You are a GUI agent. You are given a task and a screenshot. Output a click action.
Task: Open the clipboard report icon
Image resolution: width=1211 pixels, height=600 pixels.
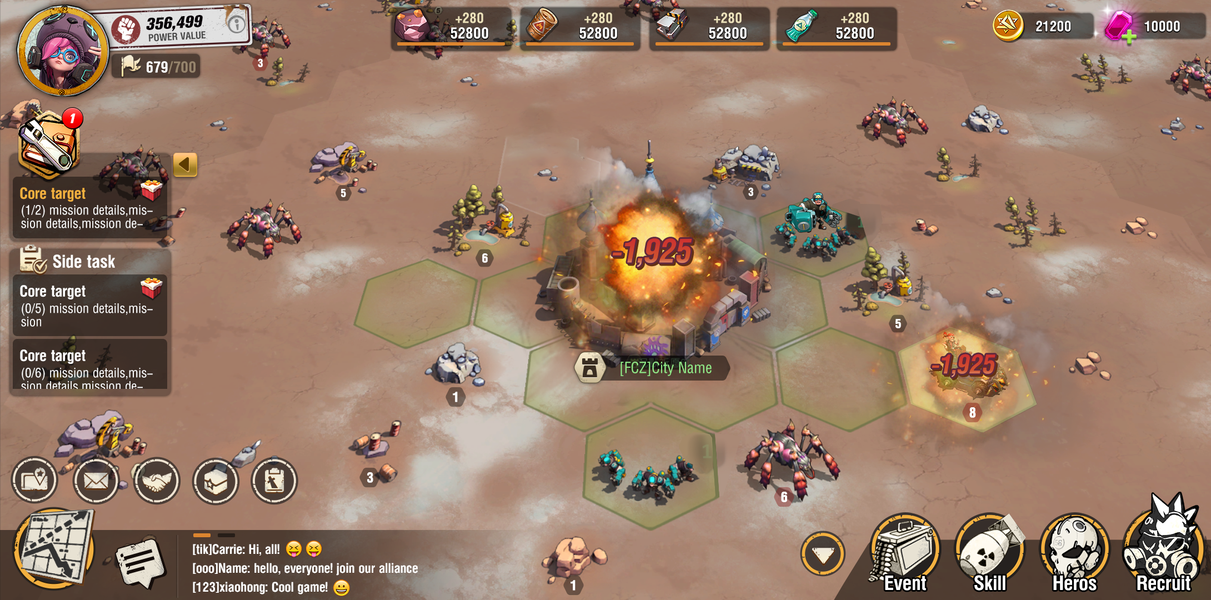274,481
